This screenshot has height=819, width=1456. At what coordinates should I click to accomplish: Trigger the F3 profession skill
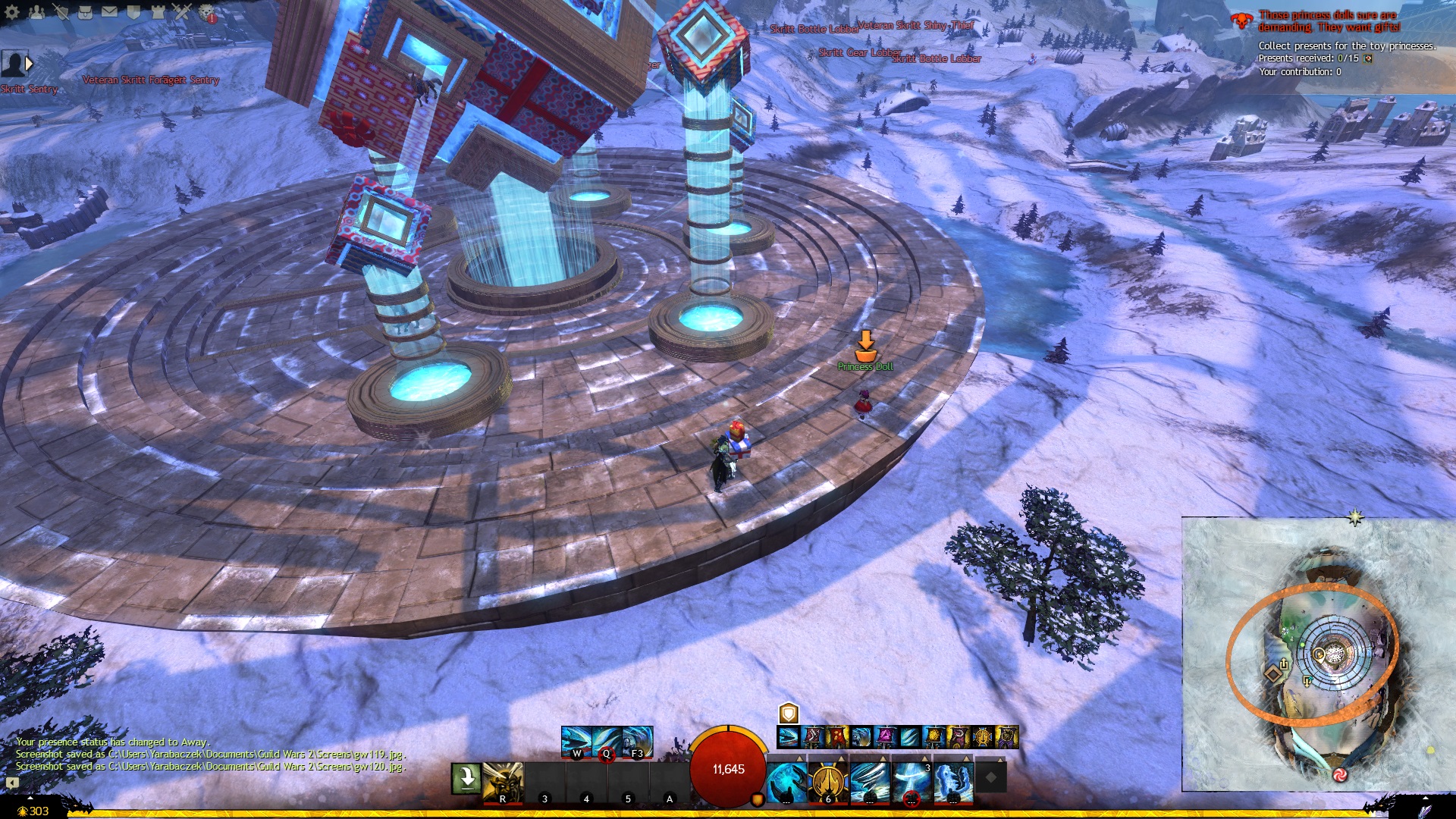pyautogui.click(x=637, y=742)
